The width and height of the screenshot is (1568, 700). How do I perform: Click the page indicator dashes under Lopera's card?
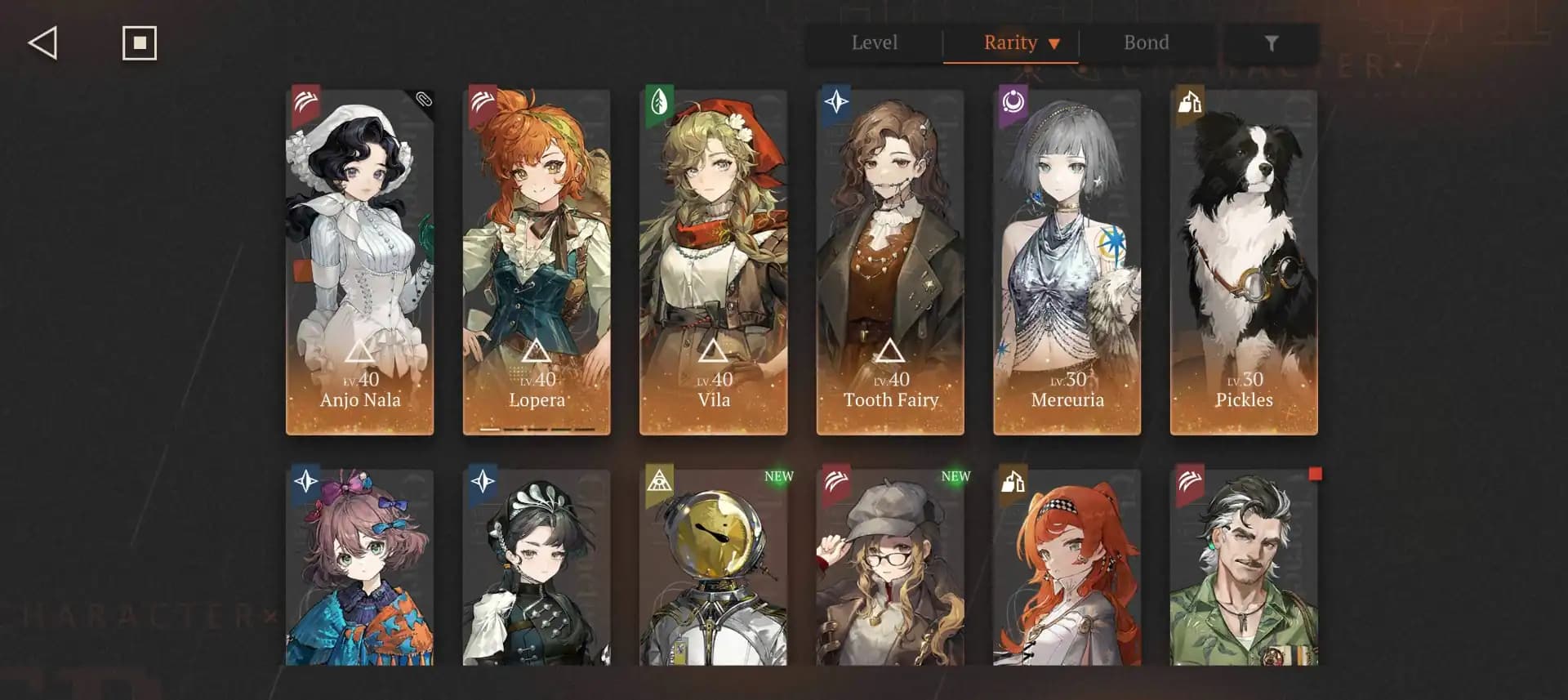pos(536,428)
